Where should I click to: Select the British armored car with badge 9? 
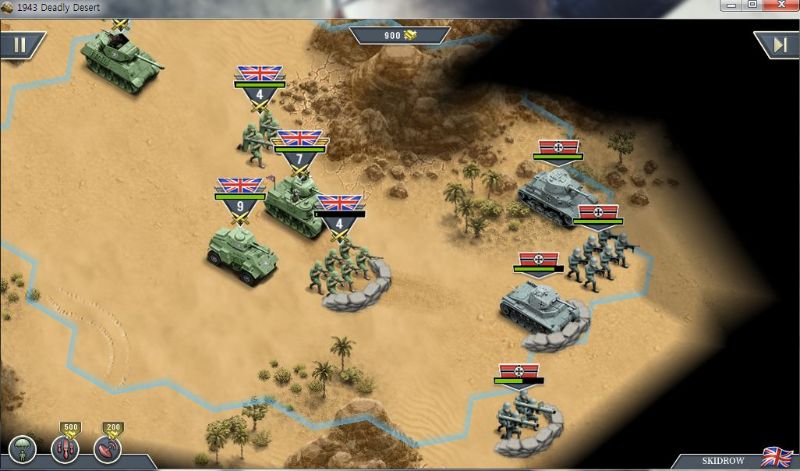[241, 250]
